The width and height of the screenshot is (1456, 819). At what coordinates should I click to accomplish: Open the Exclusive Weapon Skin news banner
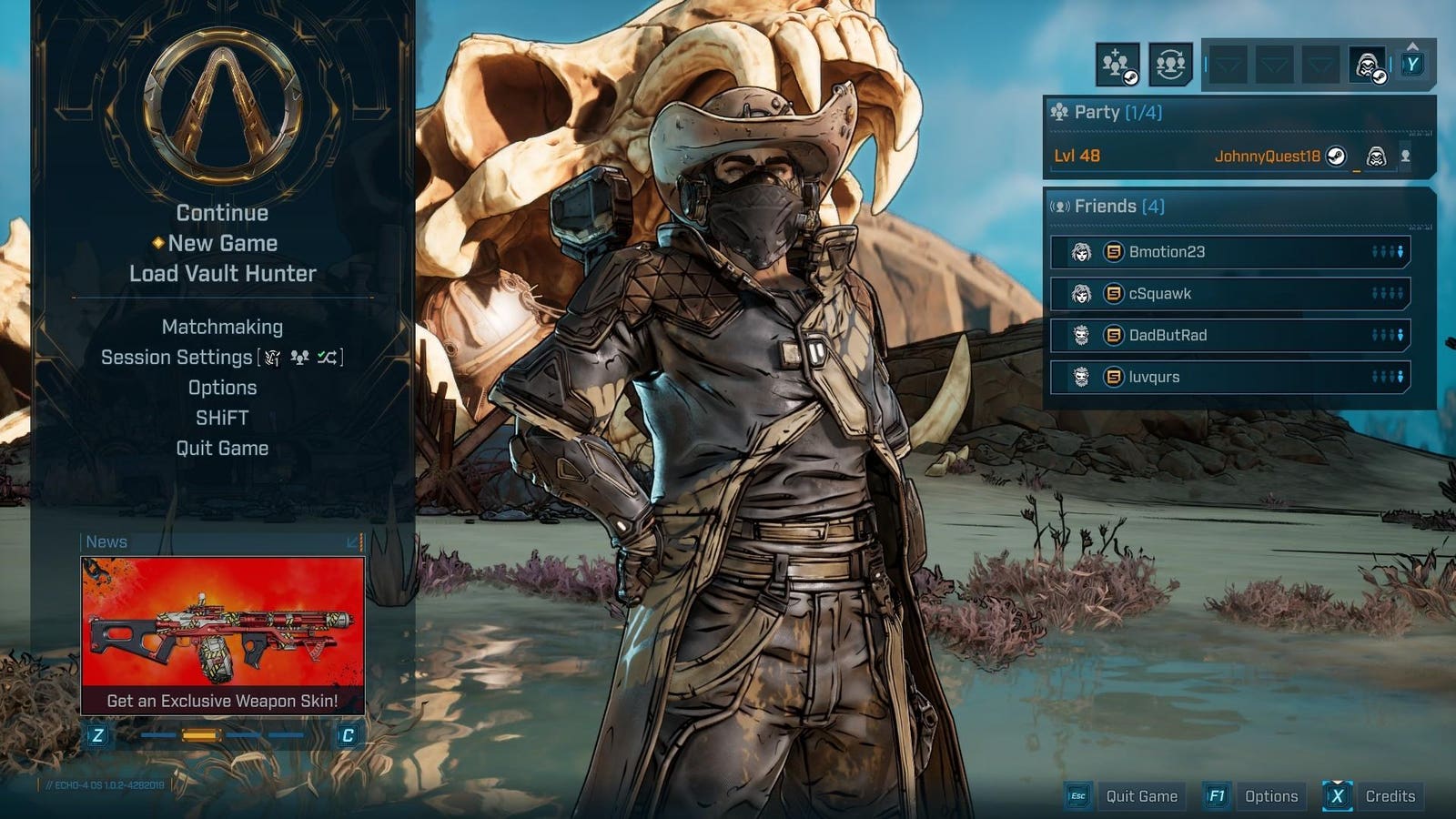click(222, 635)
